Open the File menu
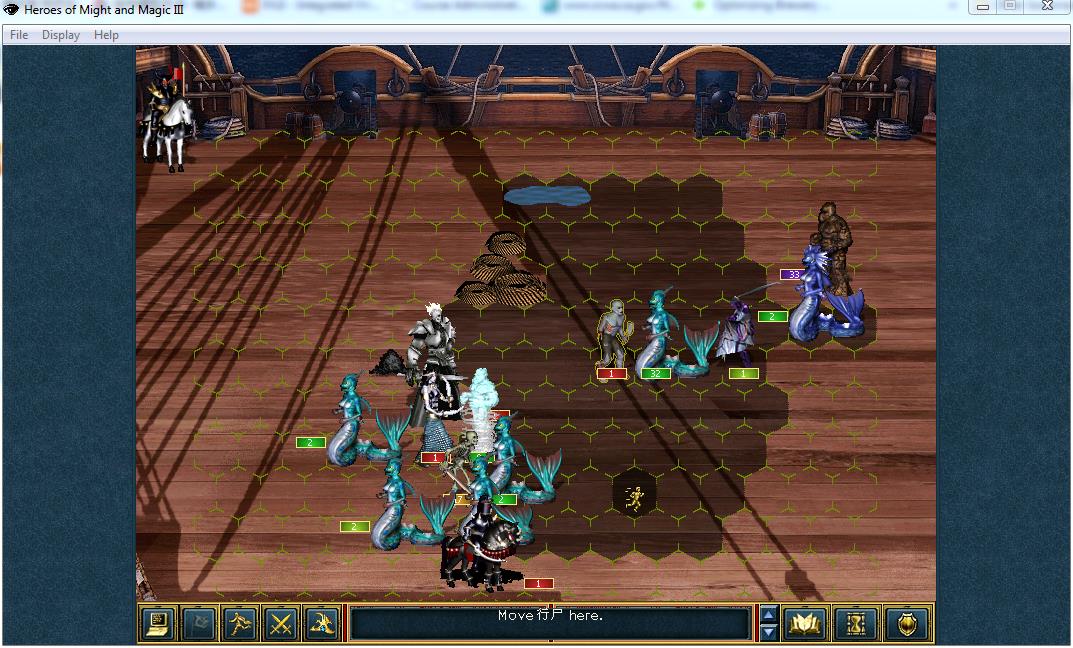This screenshot has height=648, width=1073. [19, 35]
